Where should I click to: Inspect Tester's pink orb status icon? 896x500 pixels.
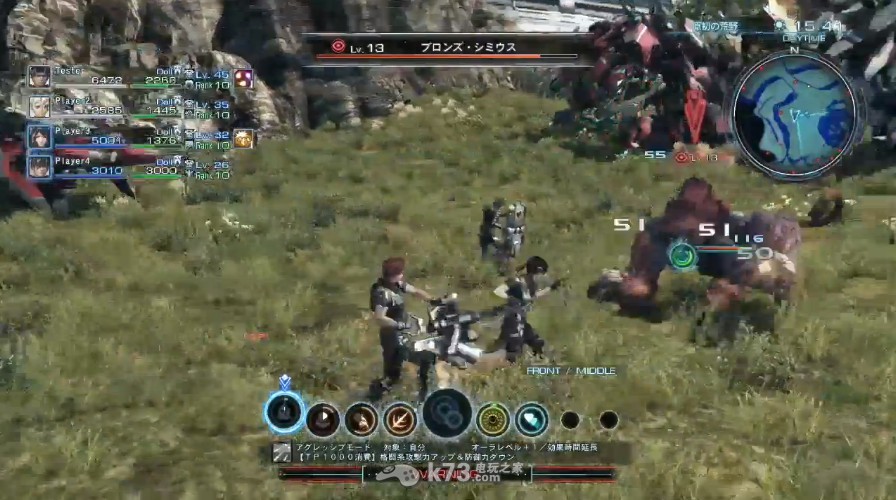(x=243, y=78)
